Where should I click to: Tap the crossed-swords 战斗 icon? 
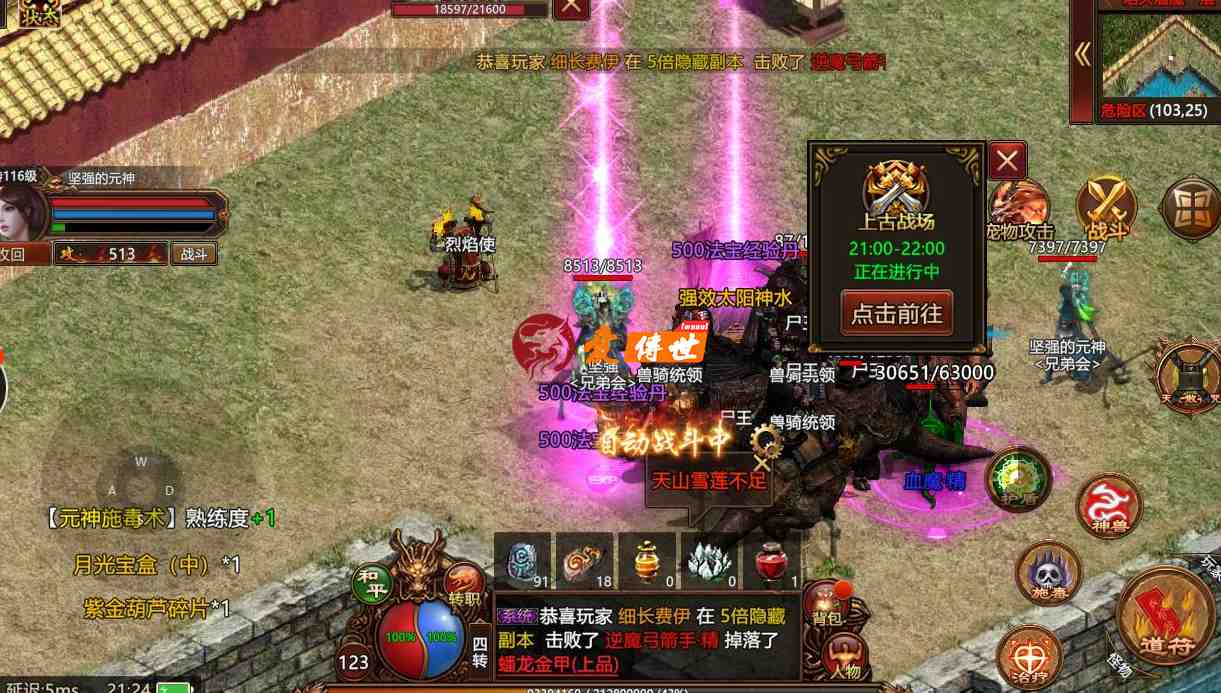pos(1106,209)
